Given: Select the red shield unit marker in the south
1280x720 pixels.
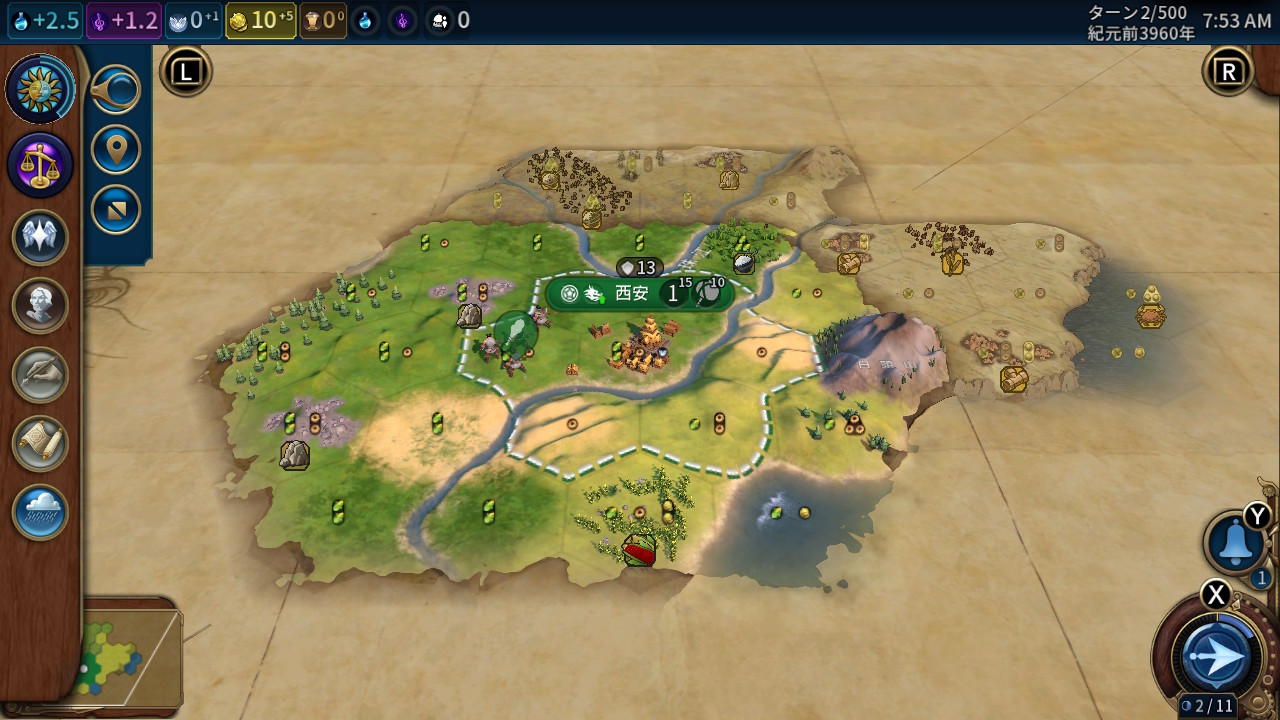Looking at the screenshot, I should point(639,549).
